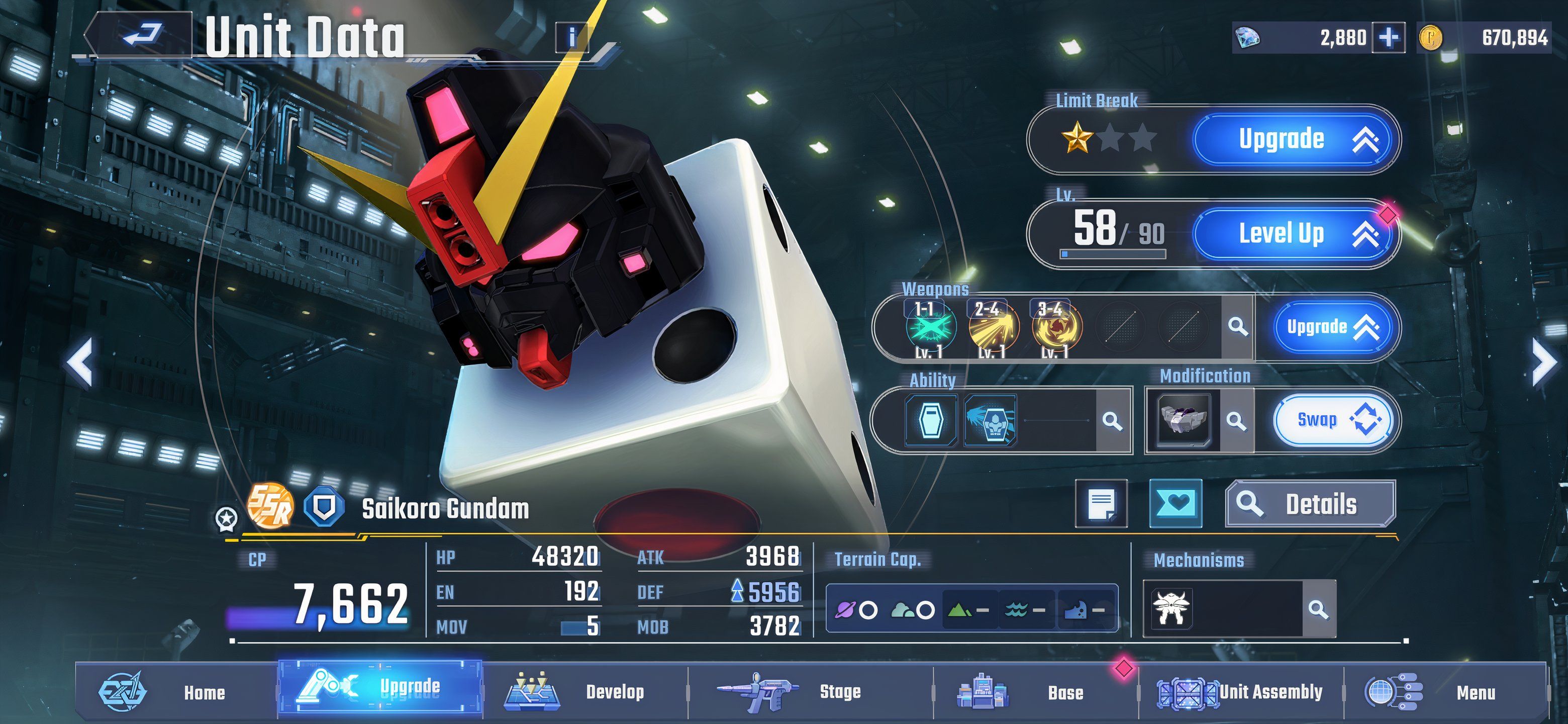Show the previous unit with left arrow

[x=80, y=363]
